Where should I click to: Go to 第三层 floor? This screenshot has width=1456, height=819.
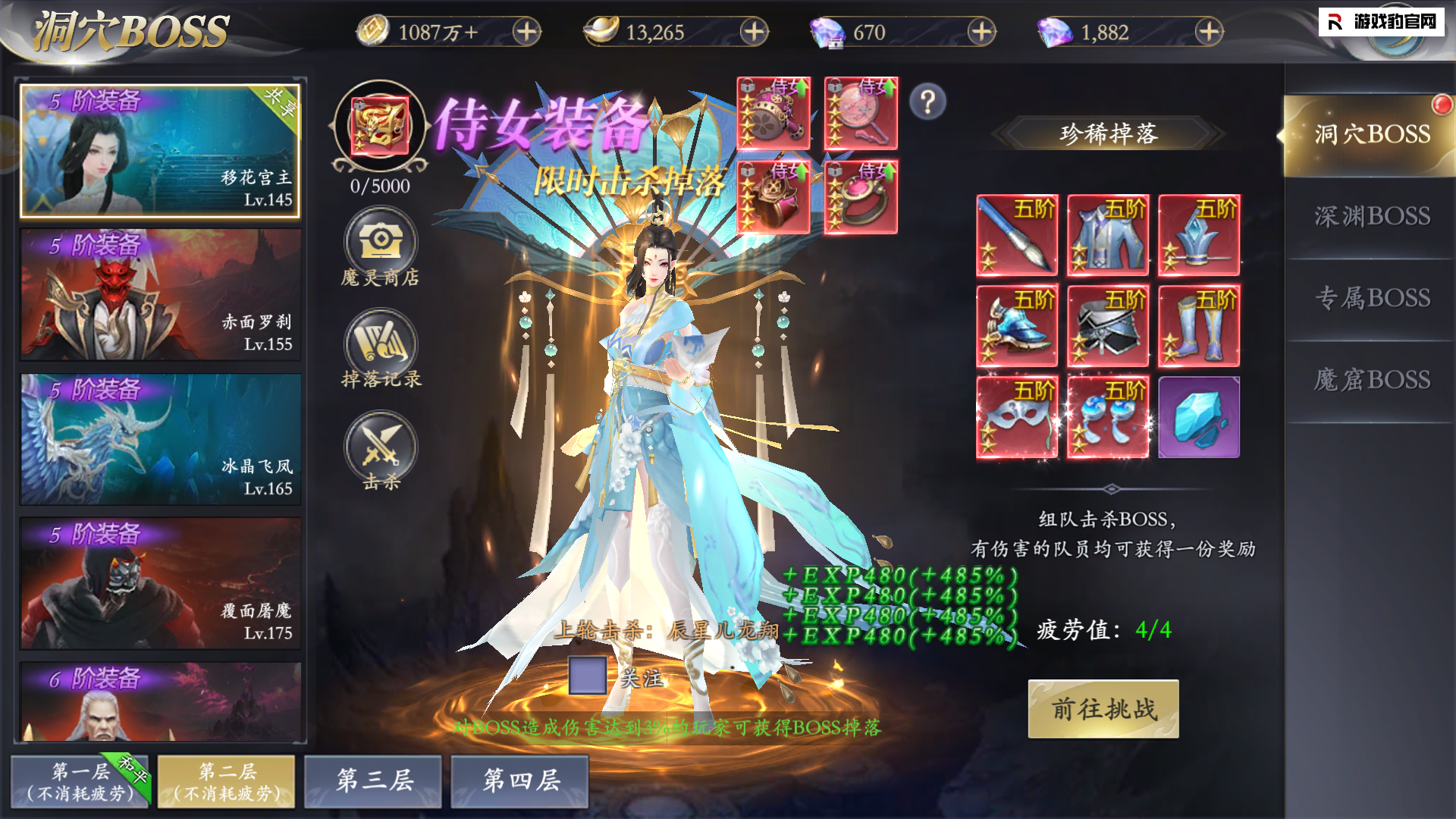point(373,780)
